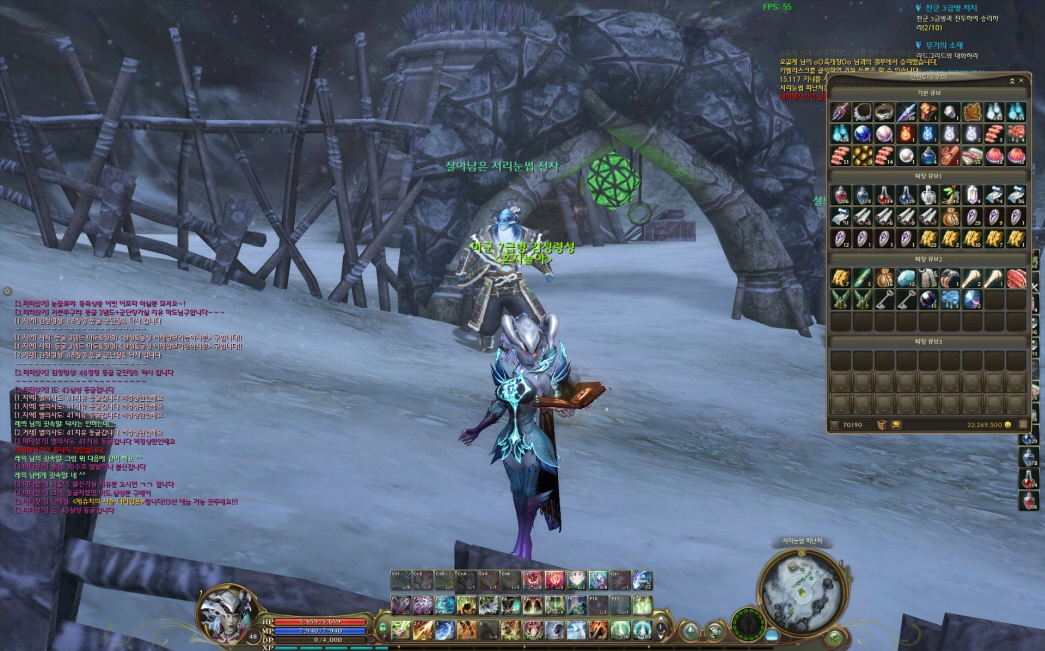Image resolution: width=1045 pixels, height=651 pixels.
Task: Select the blue orb in the inventory
Action: point(861,133)
